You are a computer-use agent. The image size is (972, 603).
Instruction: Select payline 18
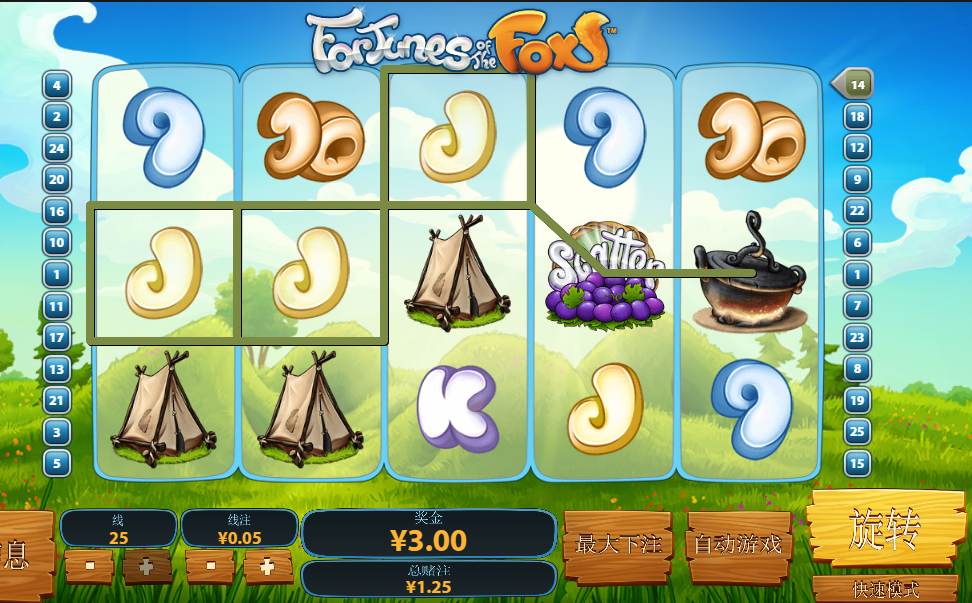[x=857, y=116]
